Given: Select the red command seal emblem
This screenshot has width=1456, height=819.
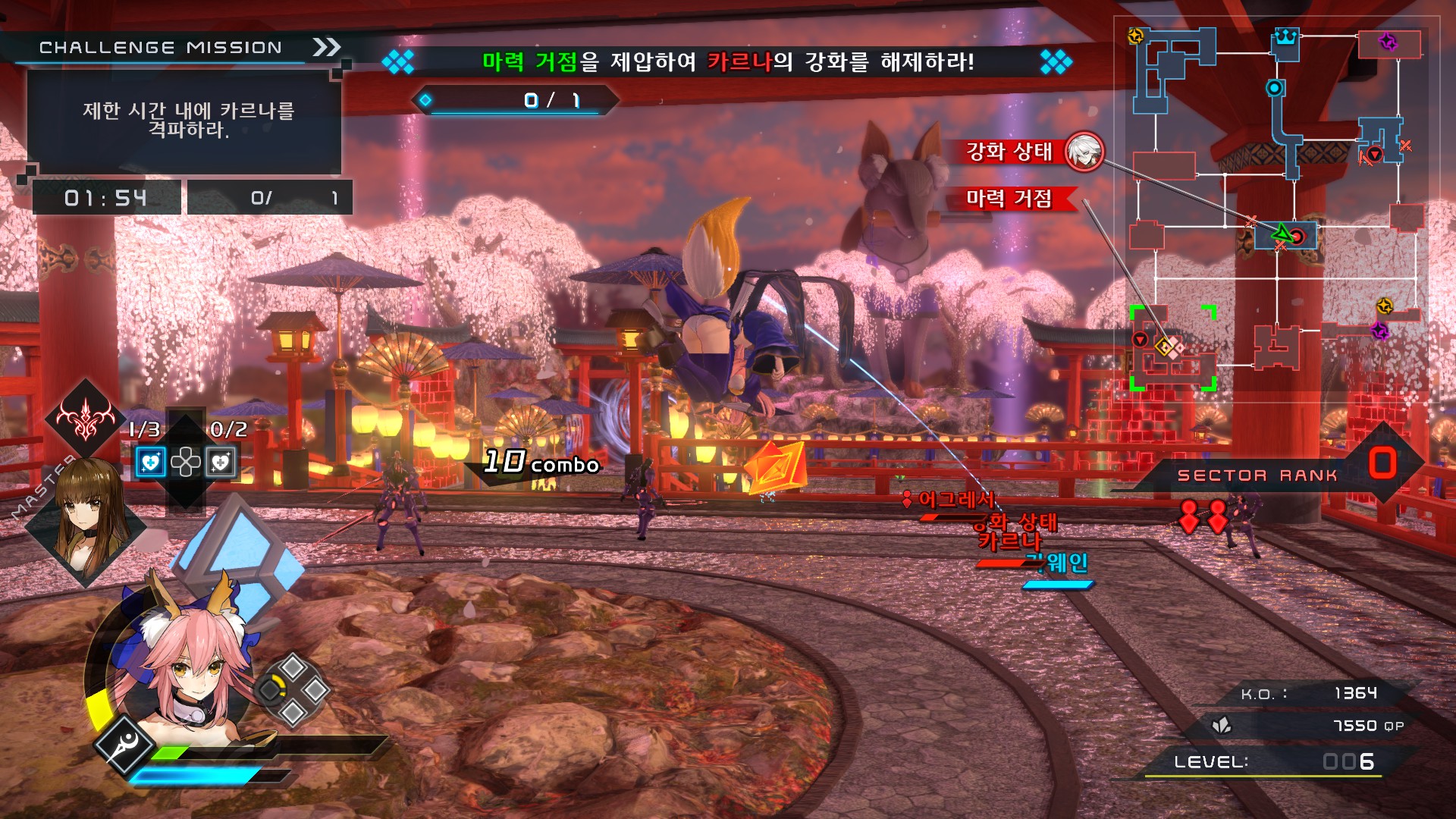Looking at the screenshot, I should [x=85, y=419].
